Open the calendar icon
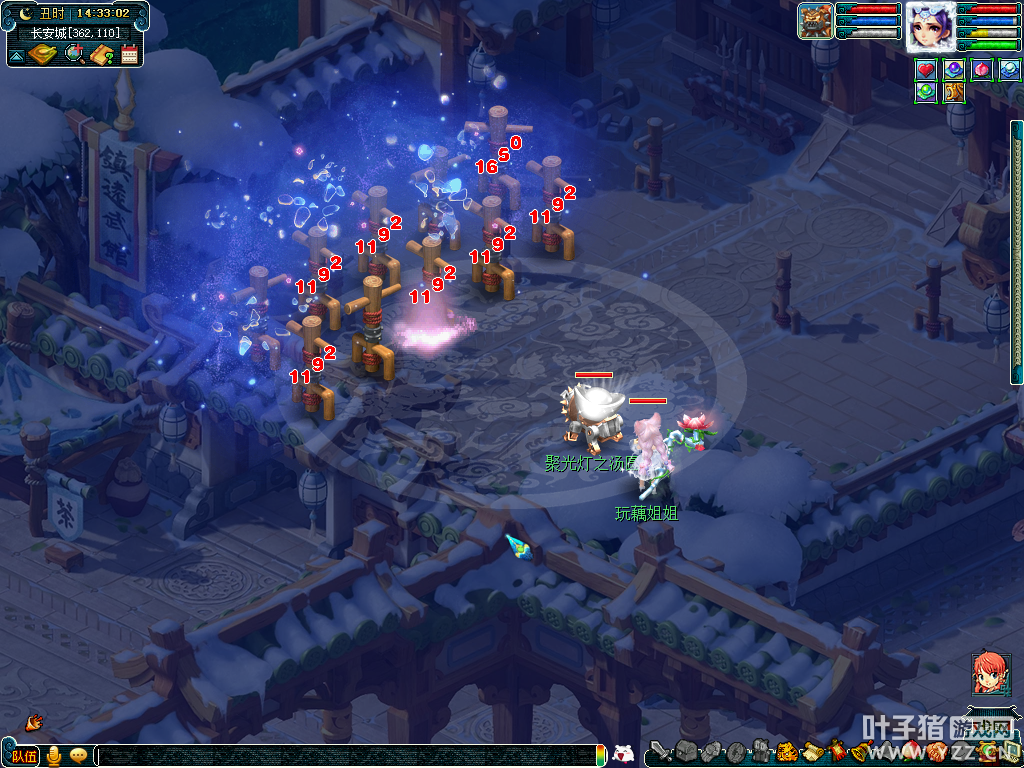Image resolution: width=1024 pixels, height=768 pixels. 129,54
